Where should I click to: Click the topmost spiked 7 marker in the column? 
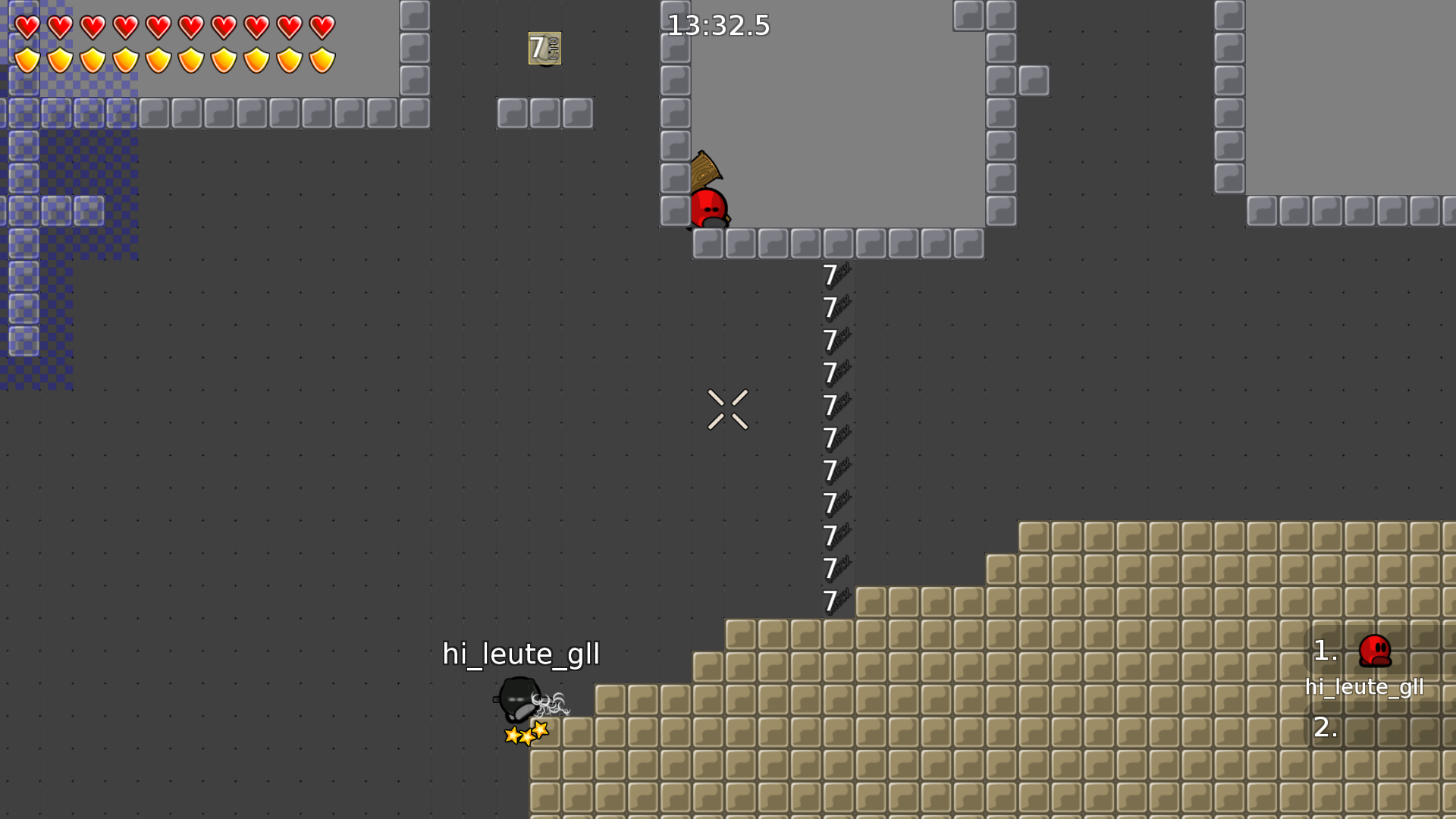(833, 275)
